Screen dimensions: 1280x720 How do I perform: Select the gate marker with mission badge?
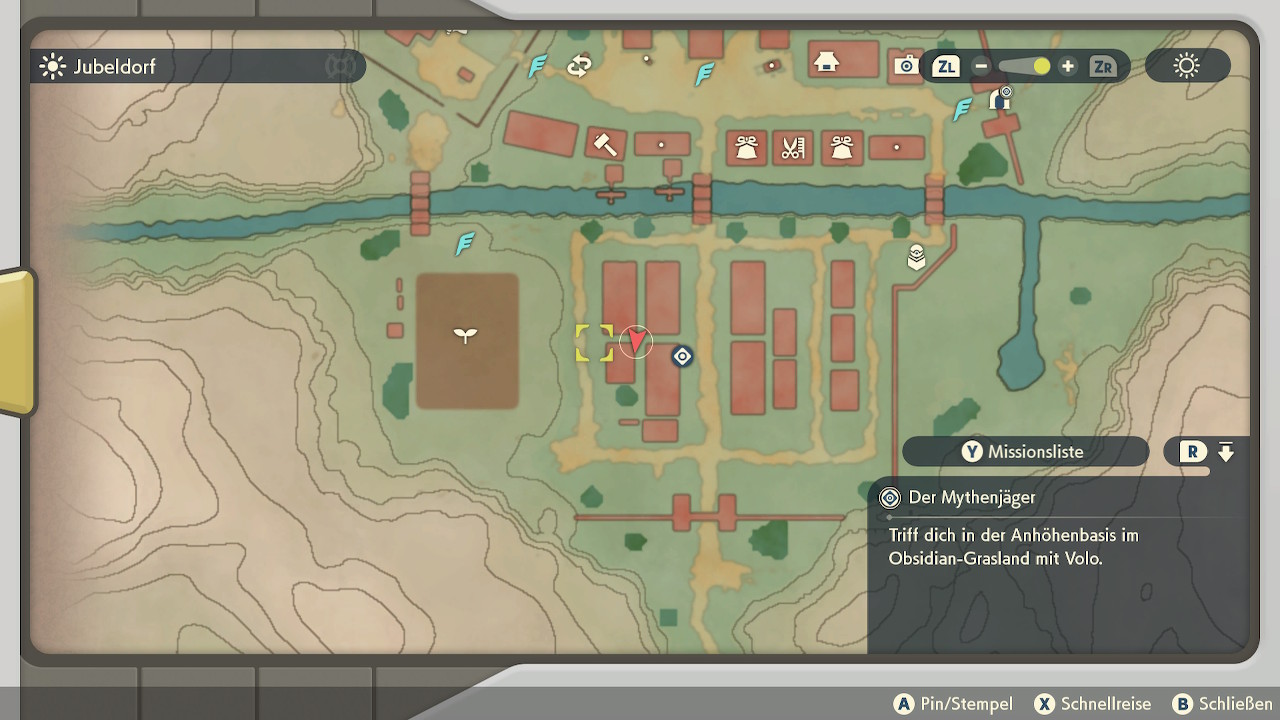pyautogui.click(x=999, y=99)
